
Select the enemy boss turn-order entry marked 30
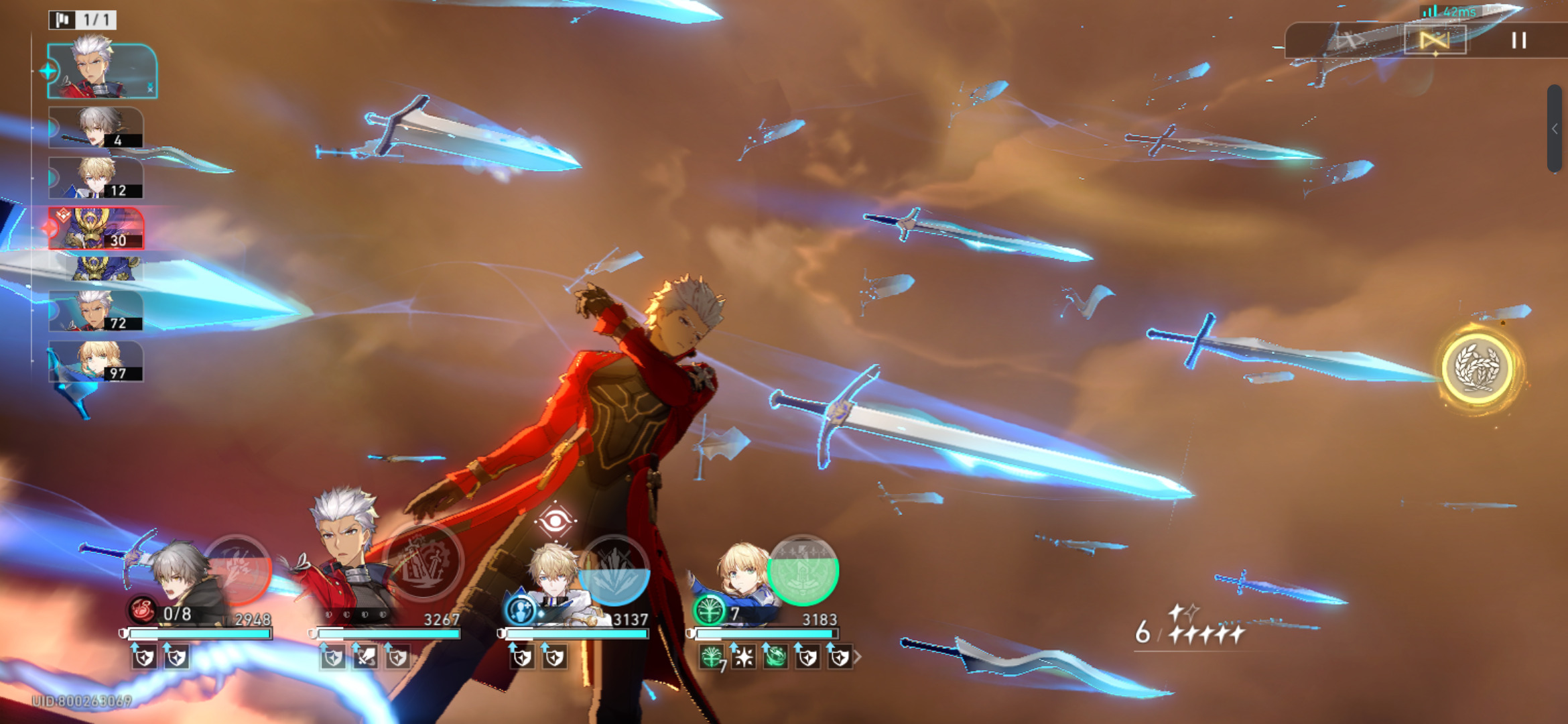click(x=96, y=229)
